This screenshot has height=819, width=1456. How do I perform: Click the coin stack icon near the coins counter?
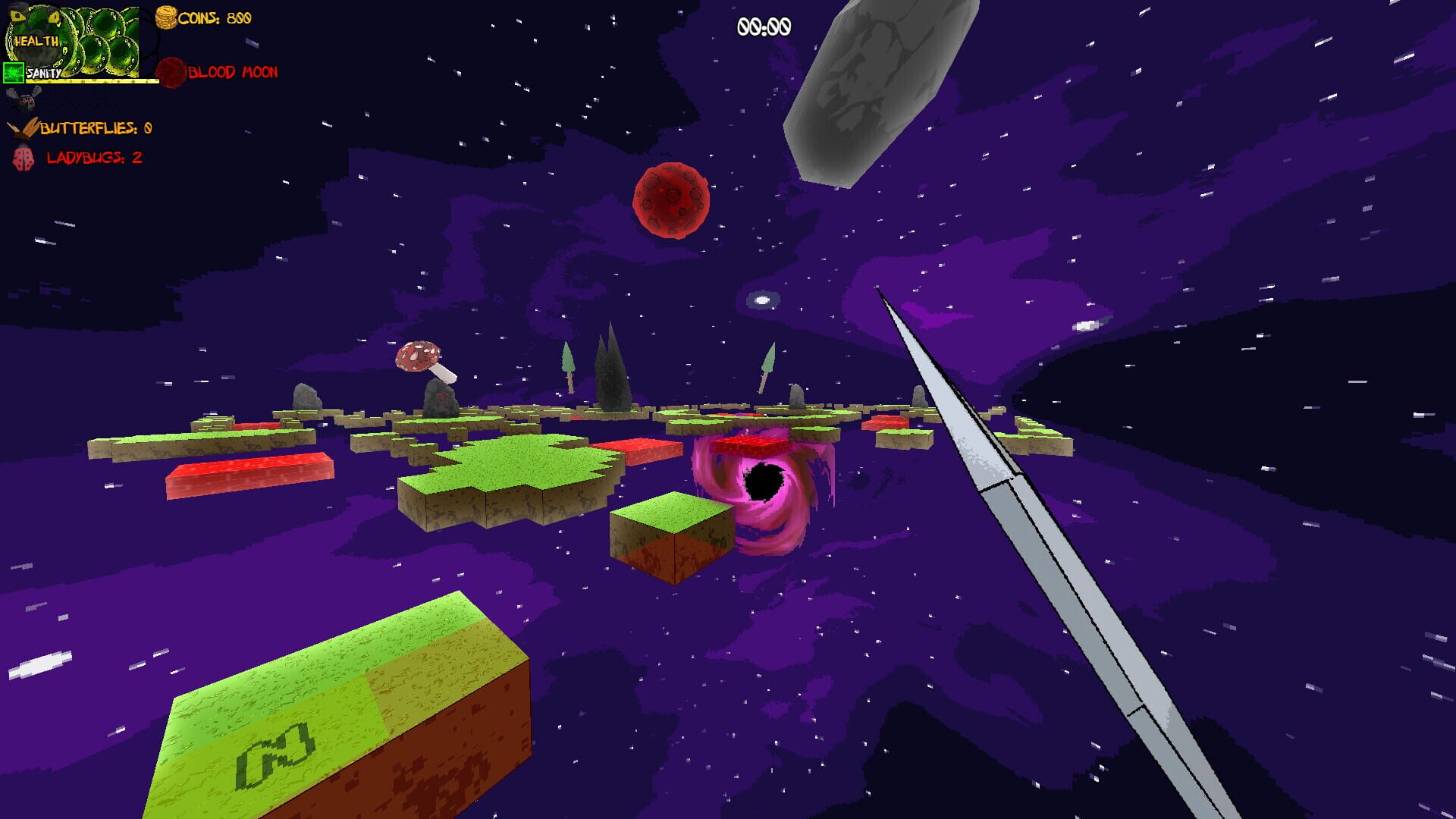pyautogui.click(x=165, y=17)
